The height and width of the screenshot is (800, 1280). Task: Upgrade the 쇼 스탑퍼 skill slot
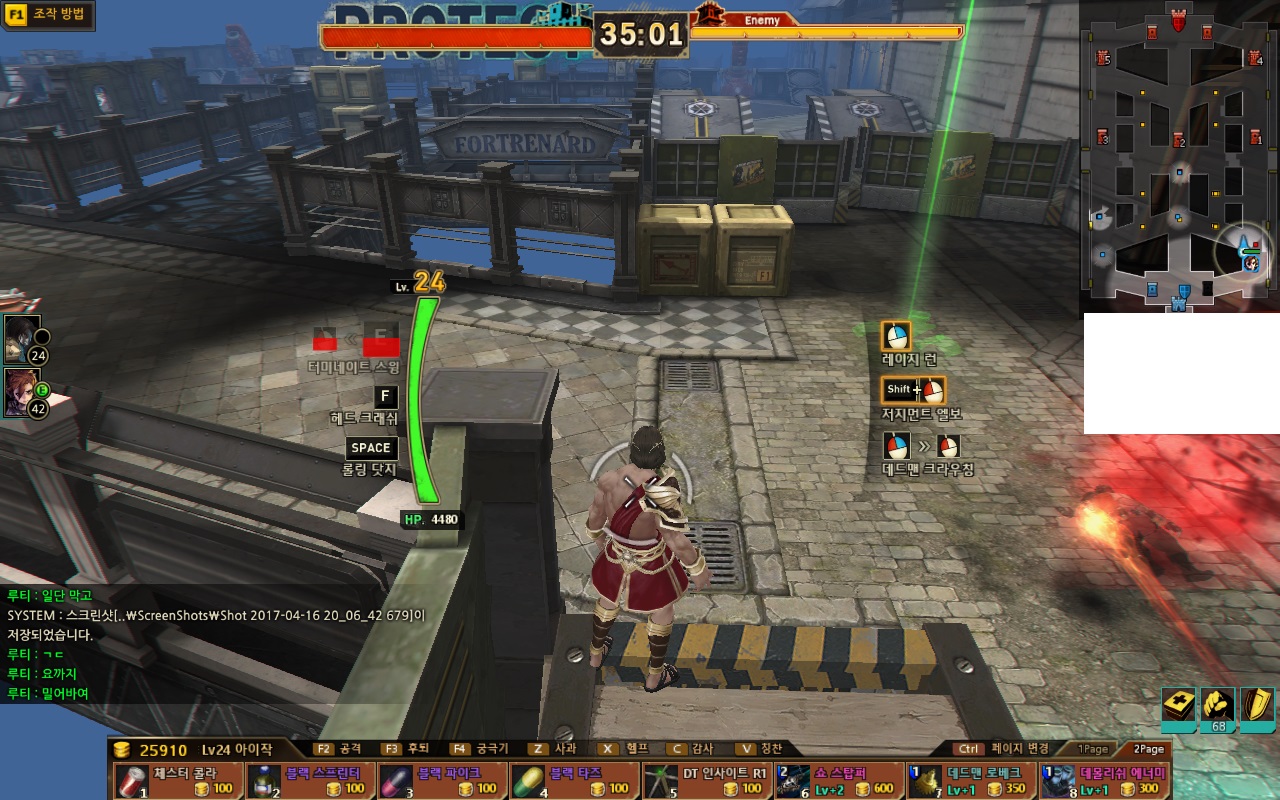tap(838, 780)
